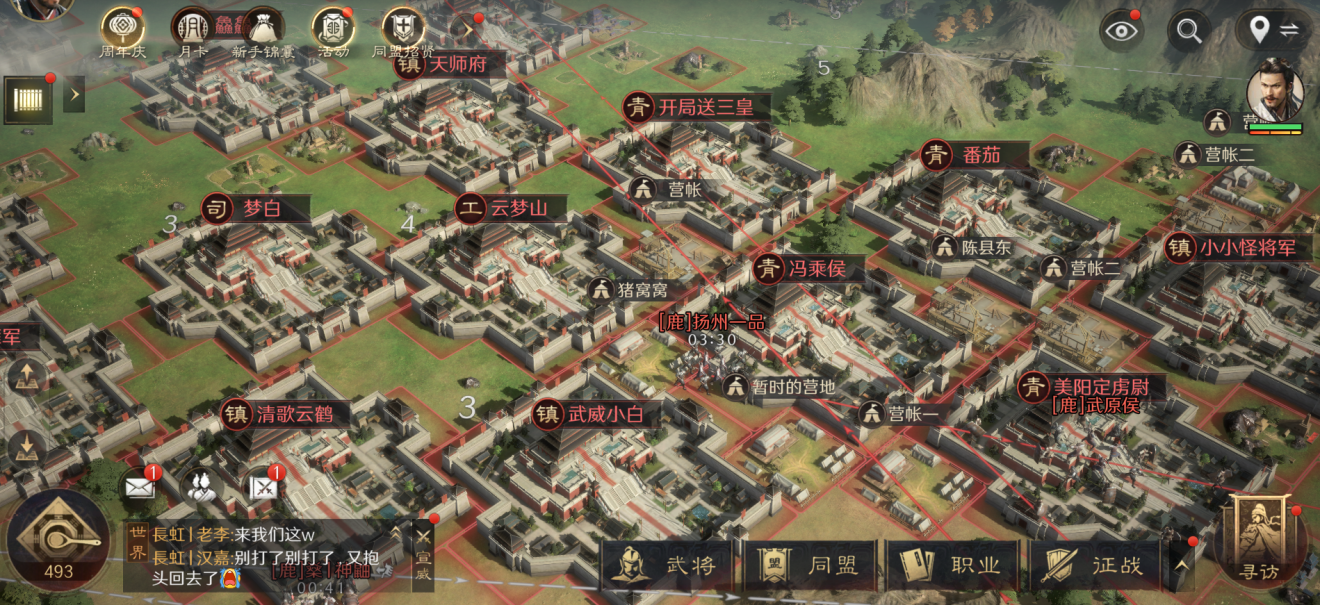Image resolution: width=1320 pixels, height=605 pixels.
Task: Open the crossed swords battle report
Action: (263, 487)
